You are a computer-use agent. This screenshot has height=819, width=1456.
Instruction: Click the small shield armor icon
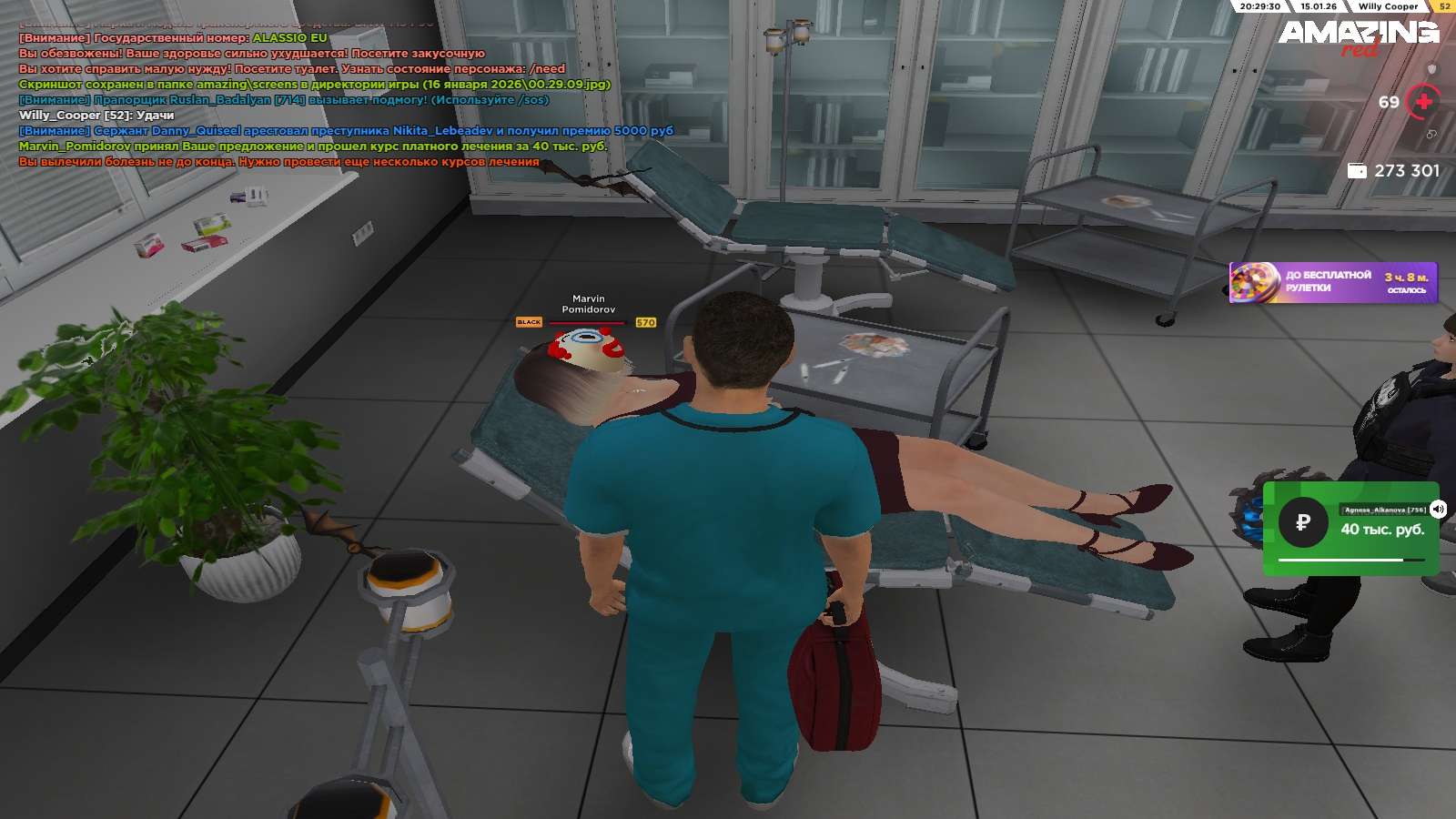pyautogui.click(x=1431, y=69)
